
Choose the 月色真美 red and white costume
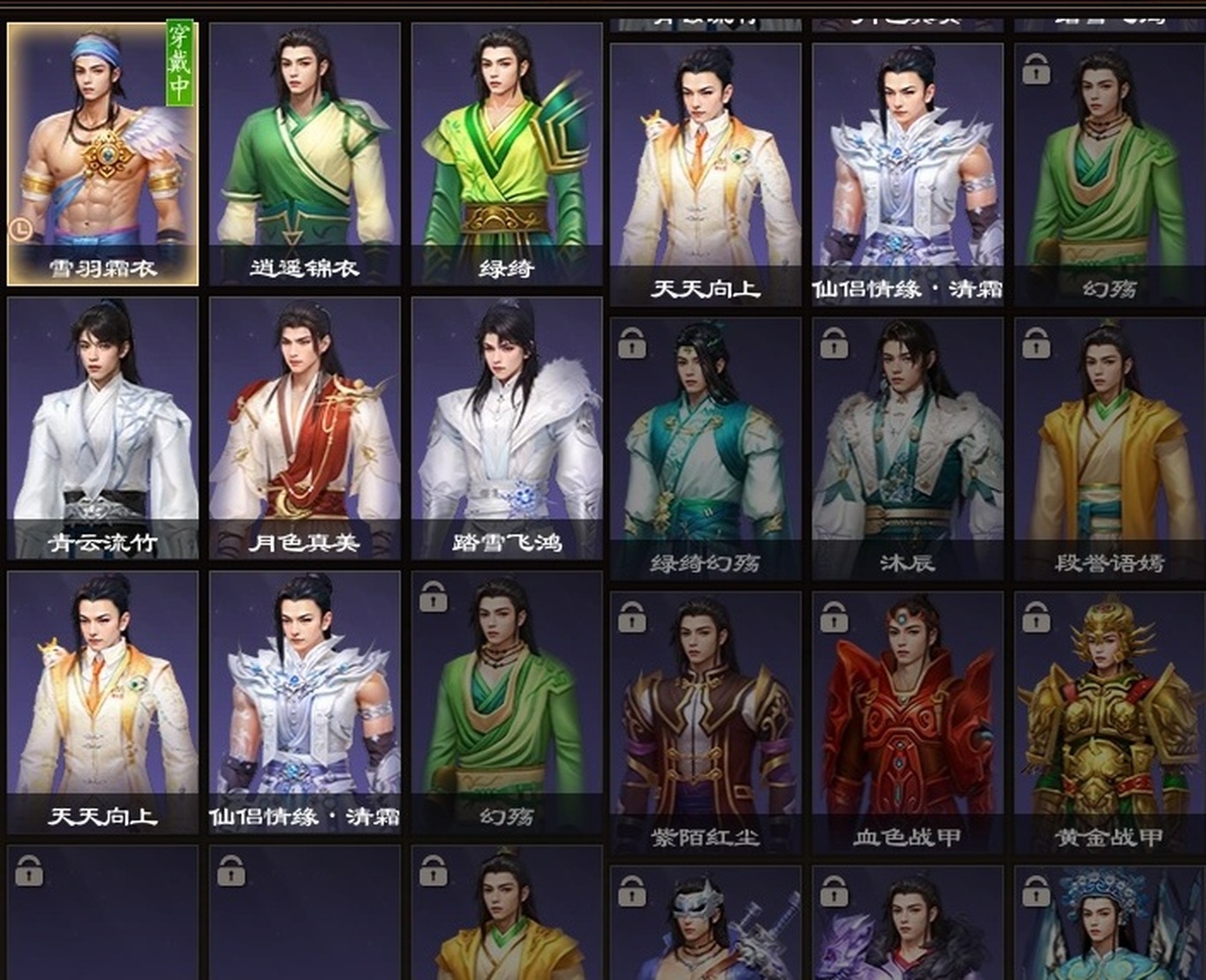tap(305, 428)
